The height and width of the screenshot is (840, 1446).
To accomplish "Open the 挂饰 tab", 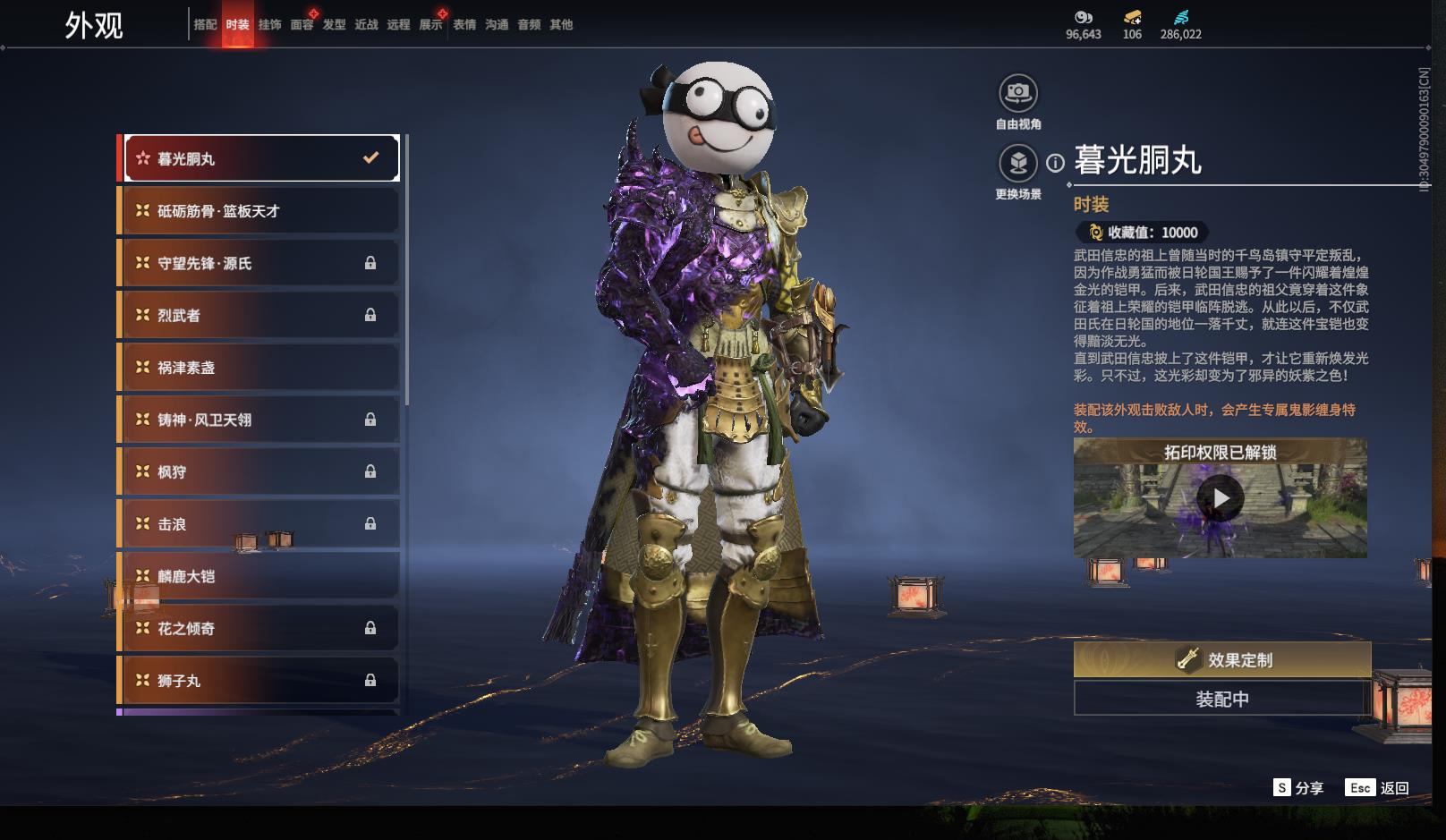I will pos(269,25).
